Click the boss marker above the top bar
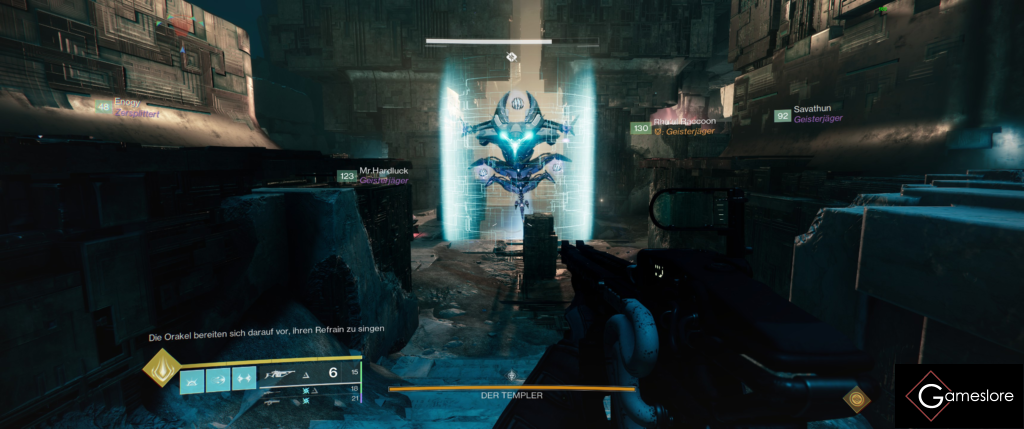The width and height of the screenshot is (1024, 429). coord(512,58)
